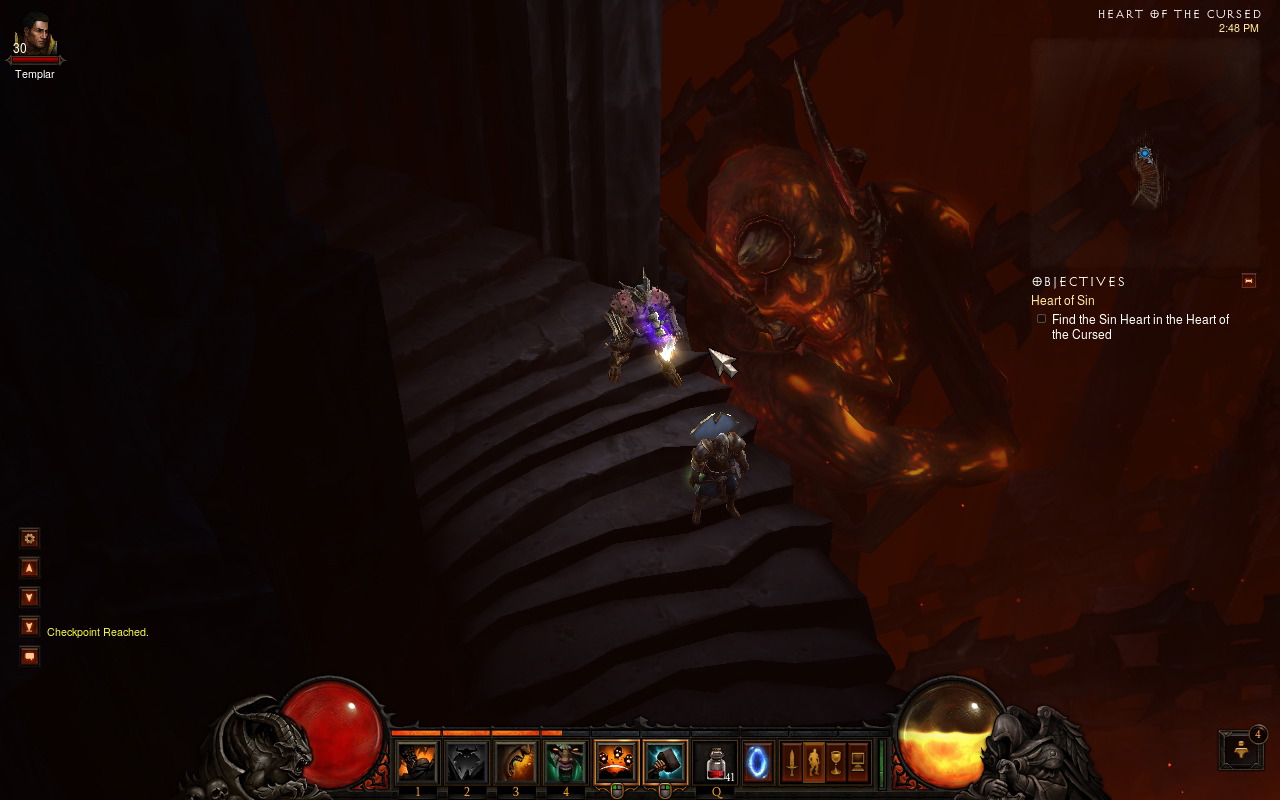Cast the blue Town Portal
Image resolution: width=1280 pixels, height=800 pixels.
[x=758, y=763]
